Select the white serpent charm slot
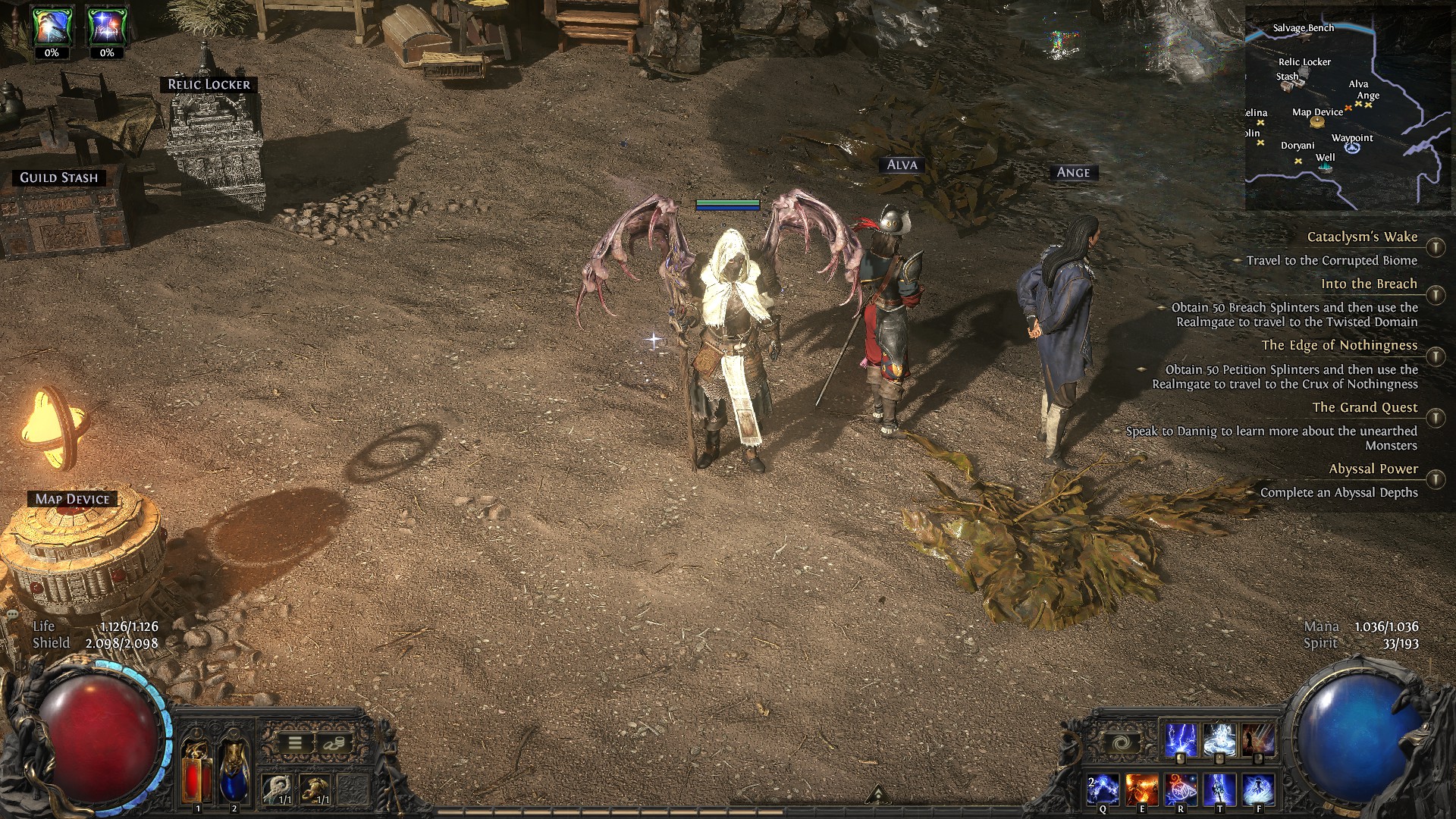This screenshot has width=1456, height=819. click(278, 789)
